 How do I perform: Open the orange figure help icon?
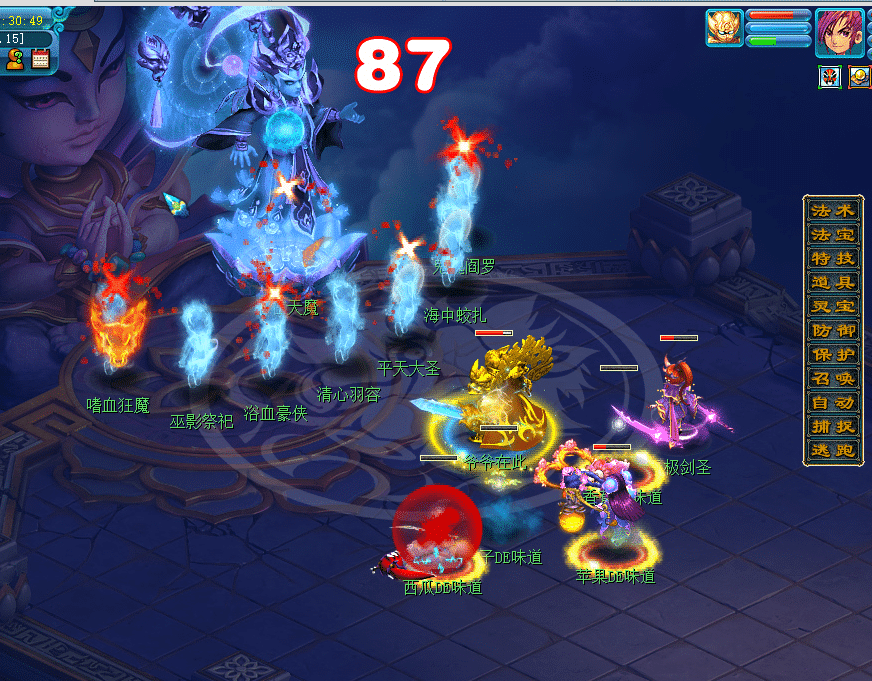coord(15,60)
